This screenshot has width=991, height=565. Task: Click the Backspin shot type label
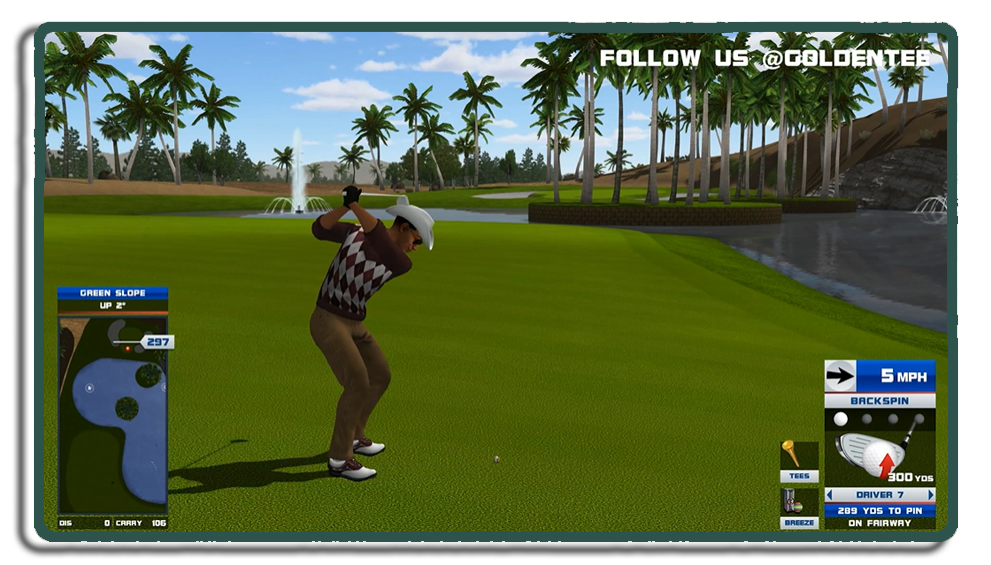pos(879,400)
